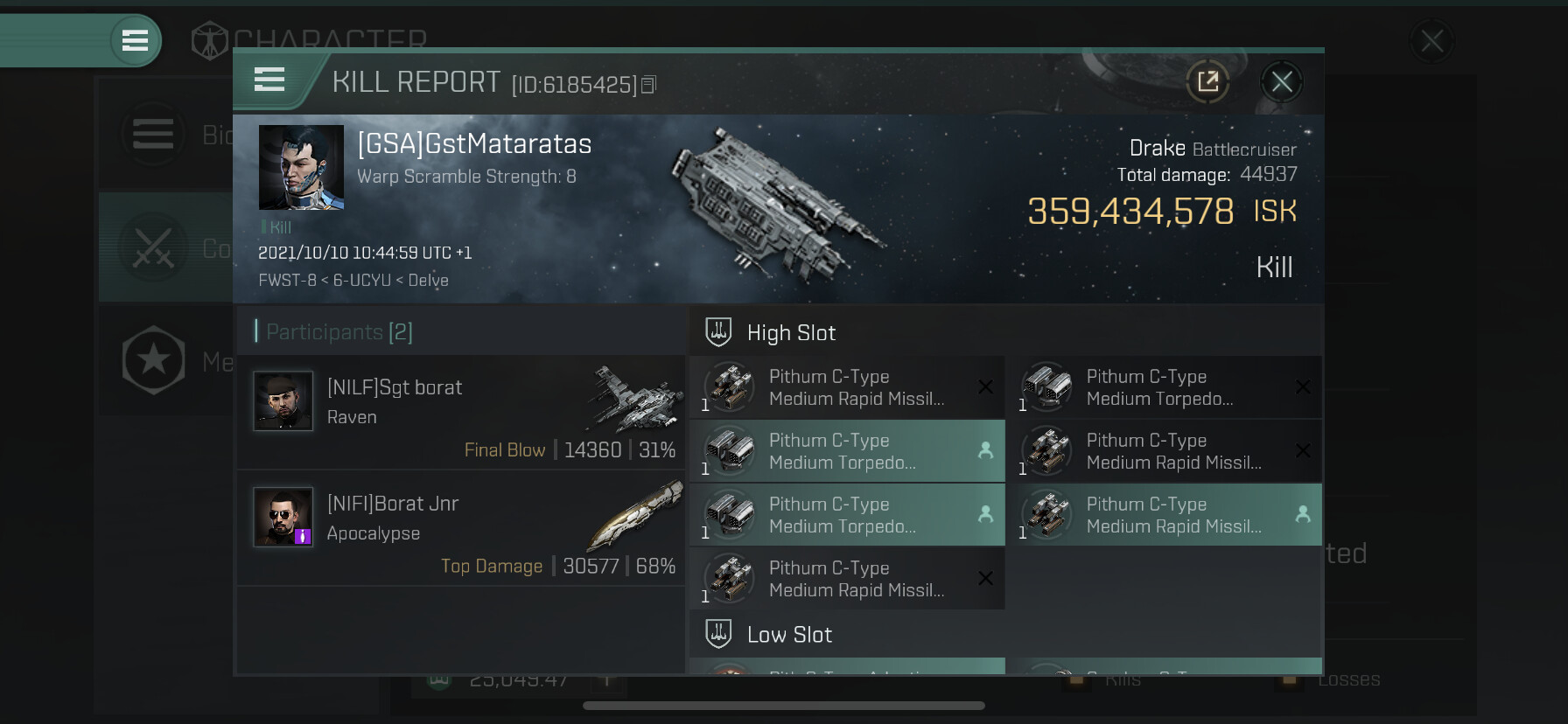Close the Character screen behind the report
1568x724 pixels.
[1431, 41]
